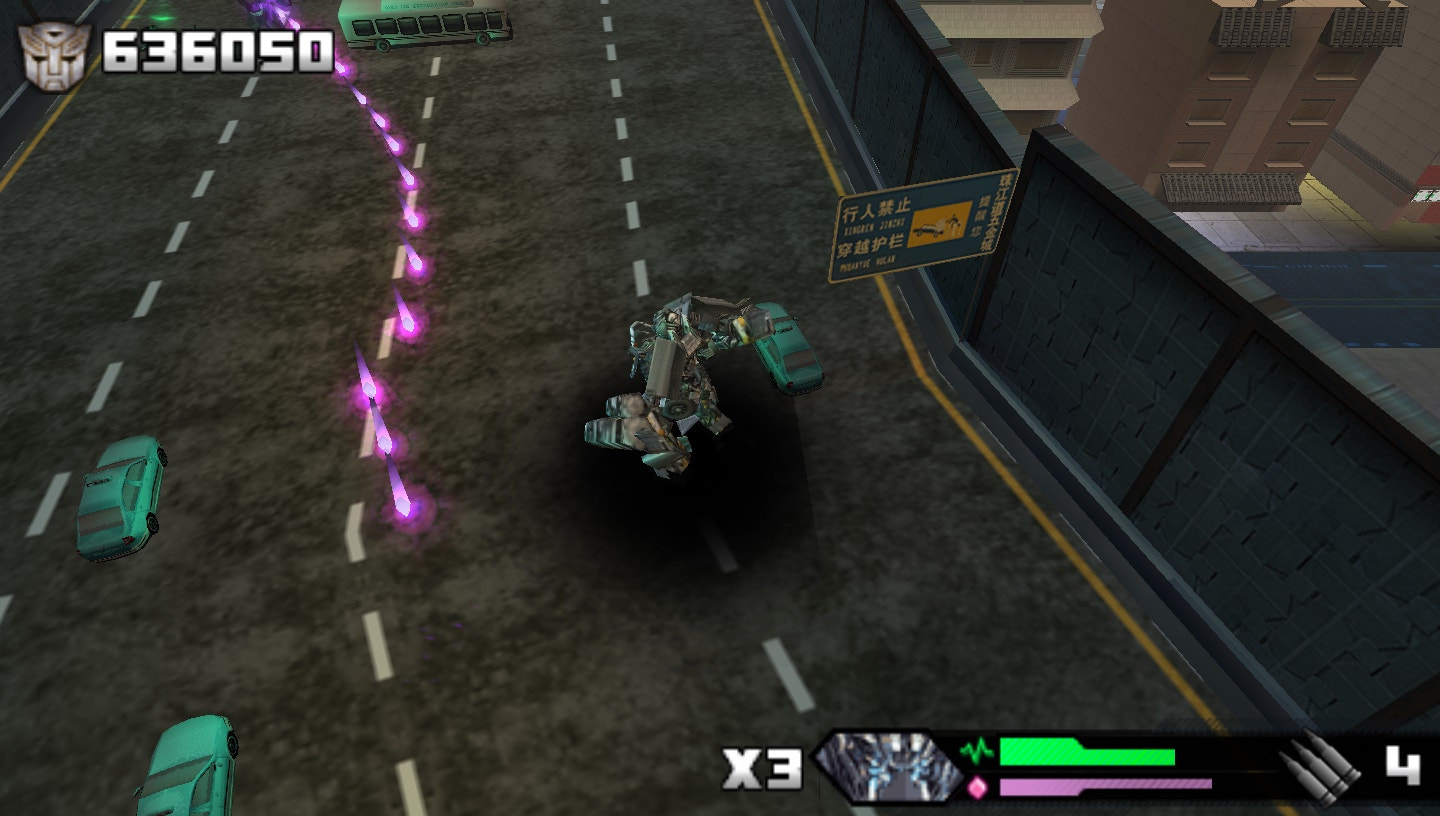Click the pink diamond energy icon
1440x816 pixels.
click(x=976, y=786)
